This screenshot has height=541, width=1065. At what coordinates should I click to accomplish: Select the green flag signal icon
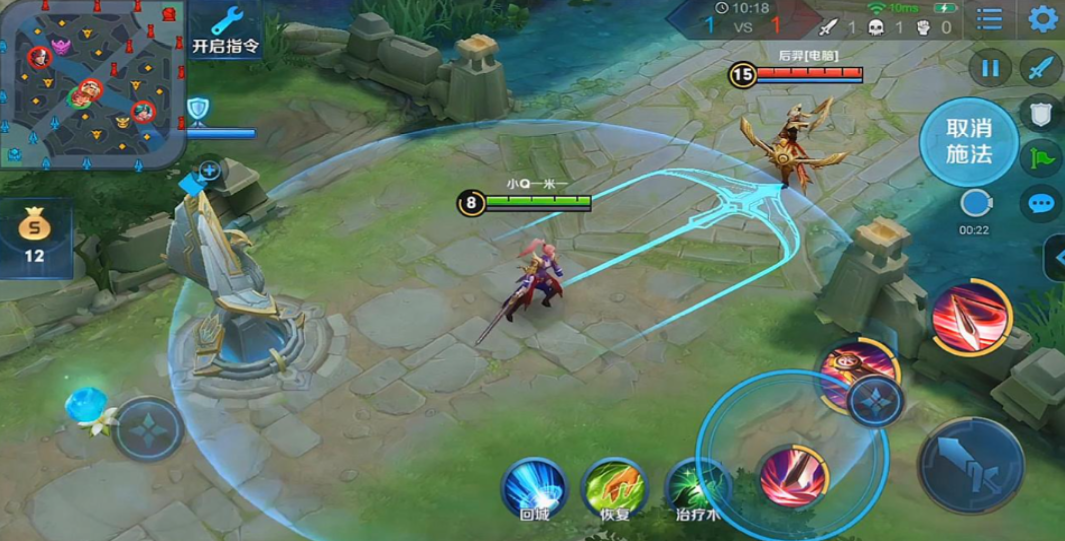click(x=1040, y=157)
